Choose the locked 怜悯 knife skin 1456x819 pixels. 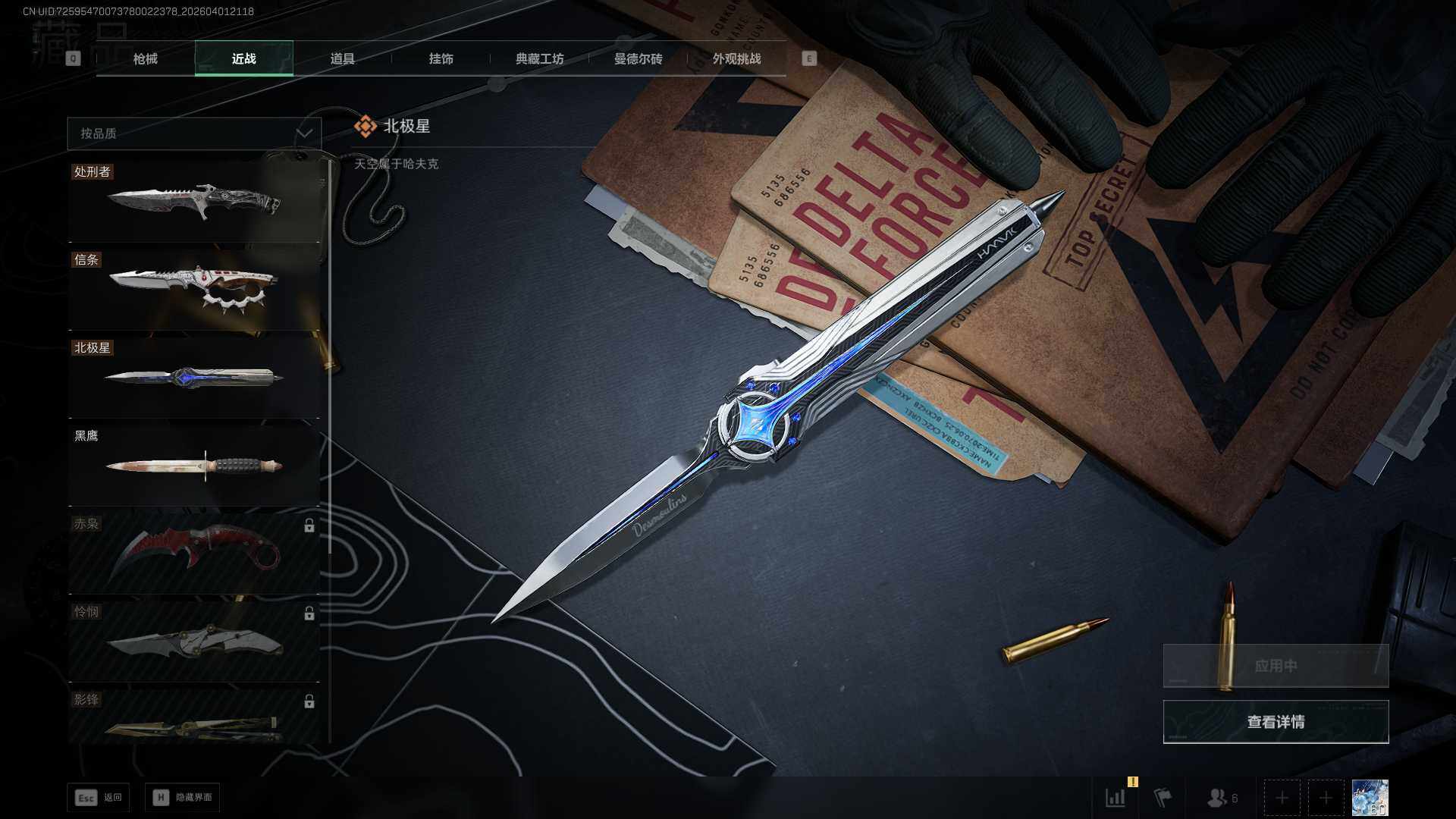[194, 642]
